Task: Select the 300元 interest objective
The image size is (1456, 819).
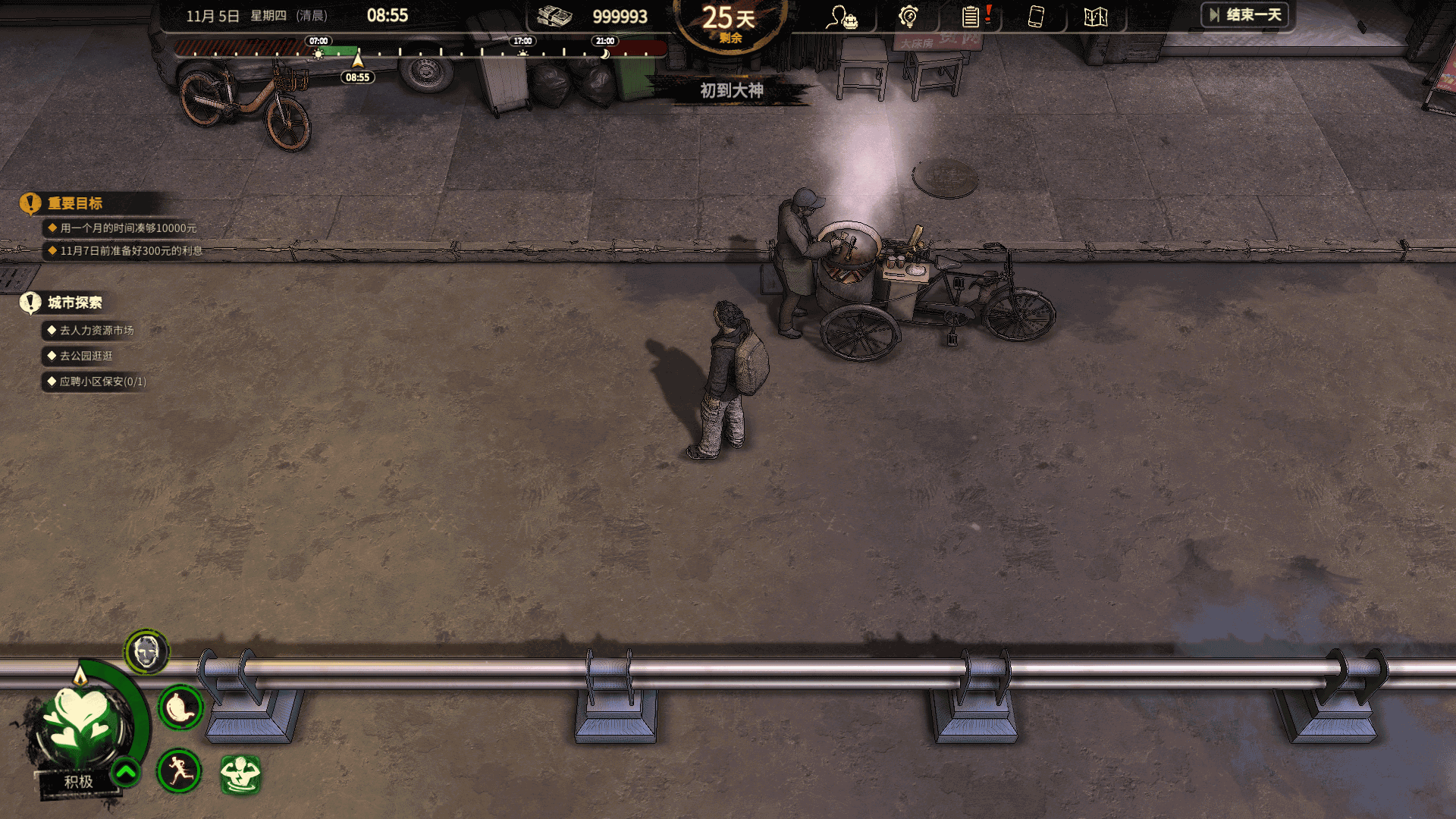Action: (x=130, y=251)
